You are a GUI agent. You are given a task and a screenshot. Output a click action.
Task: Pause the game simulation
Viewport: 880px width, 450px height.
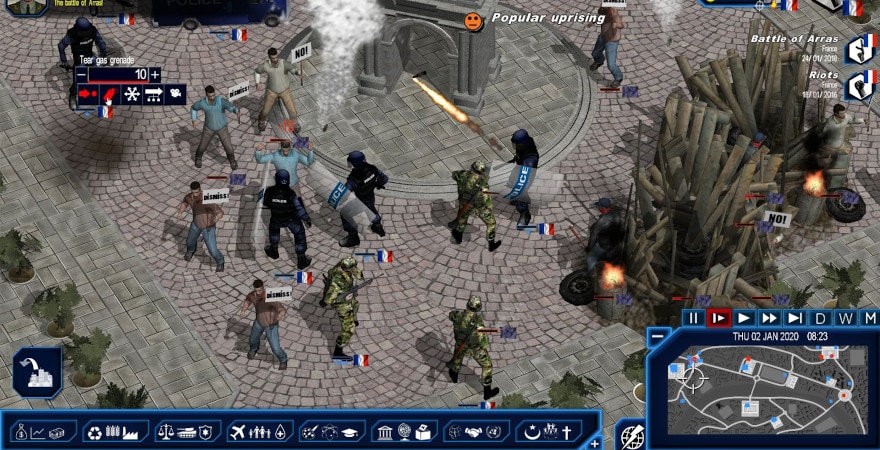[x=693, y=318]
